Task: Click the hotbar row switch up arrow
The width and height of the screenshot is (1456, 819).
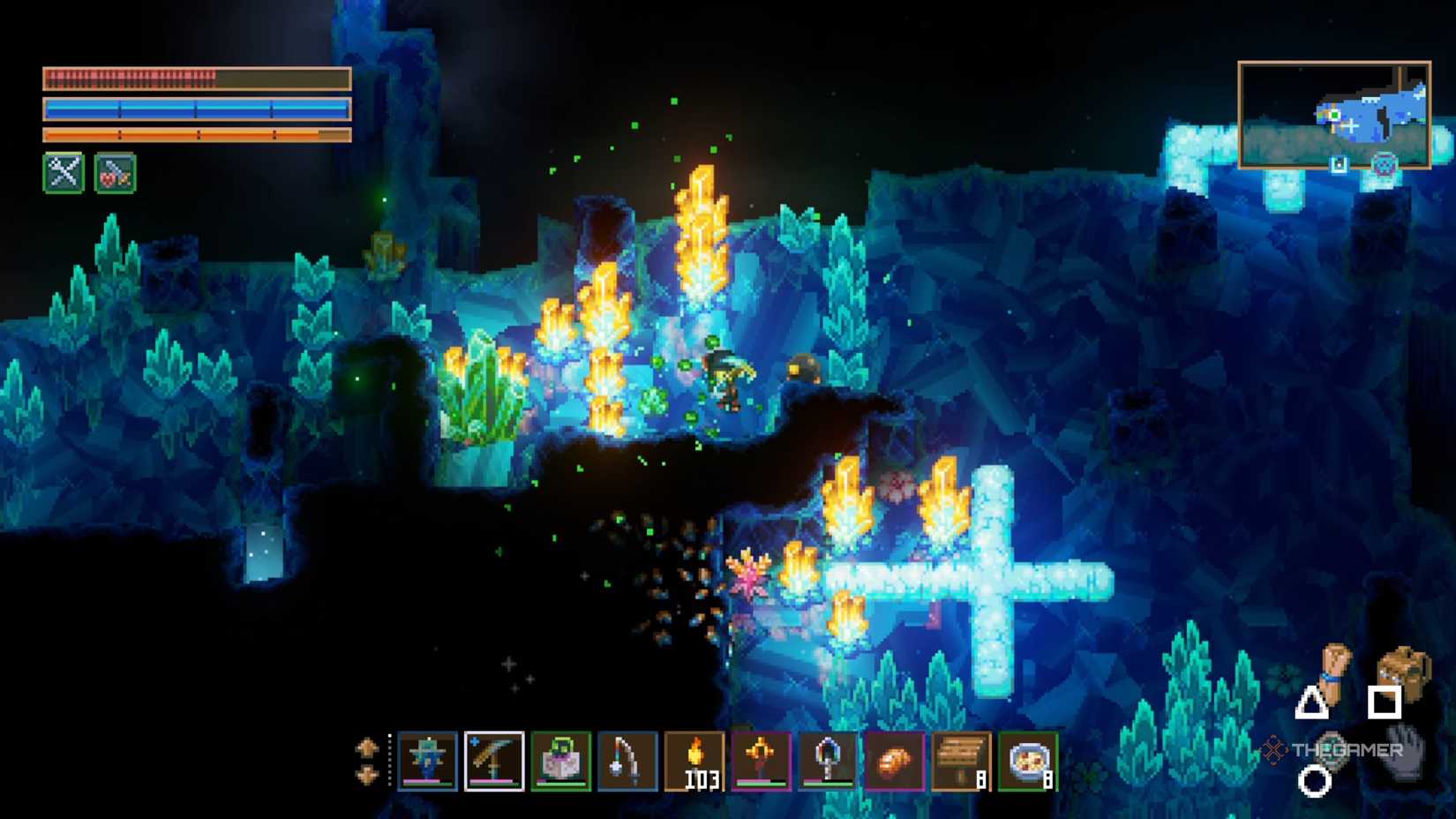Action: click(367, 748)
